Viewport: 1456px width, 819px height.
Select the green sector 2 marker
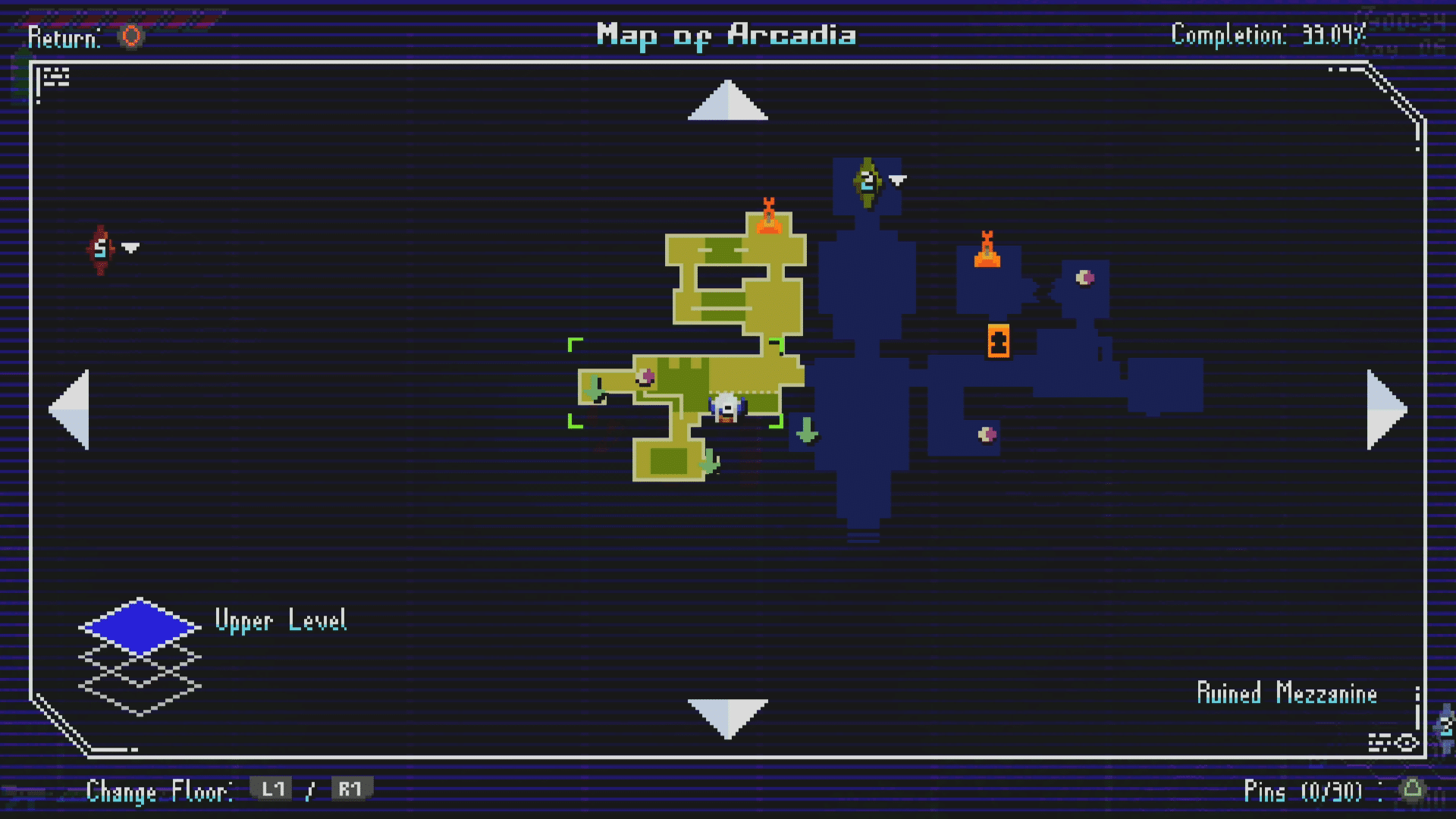click(868, 182)
